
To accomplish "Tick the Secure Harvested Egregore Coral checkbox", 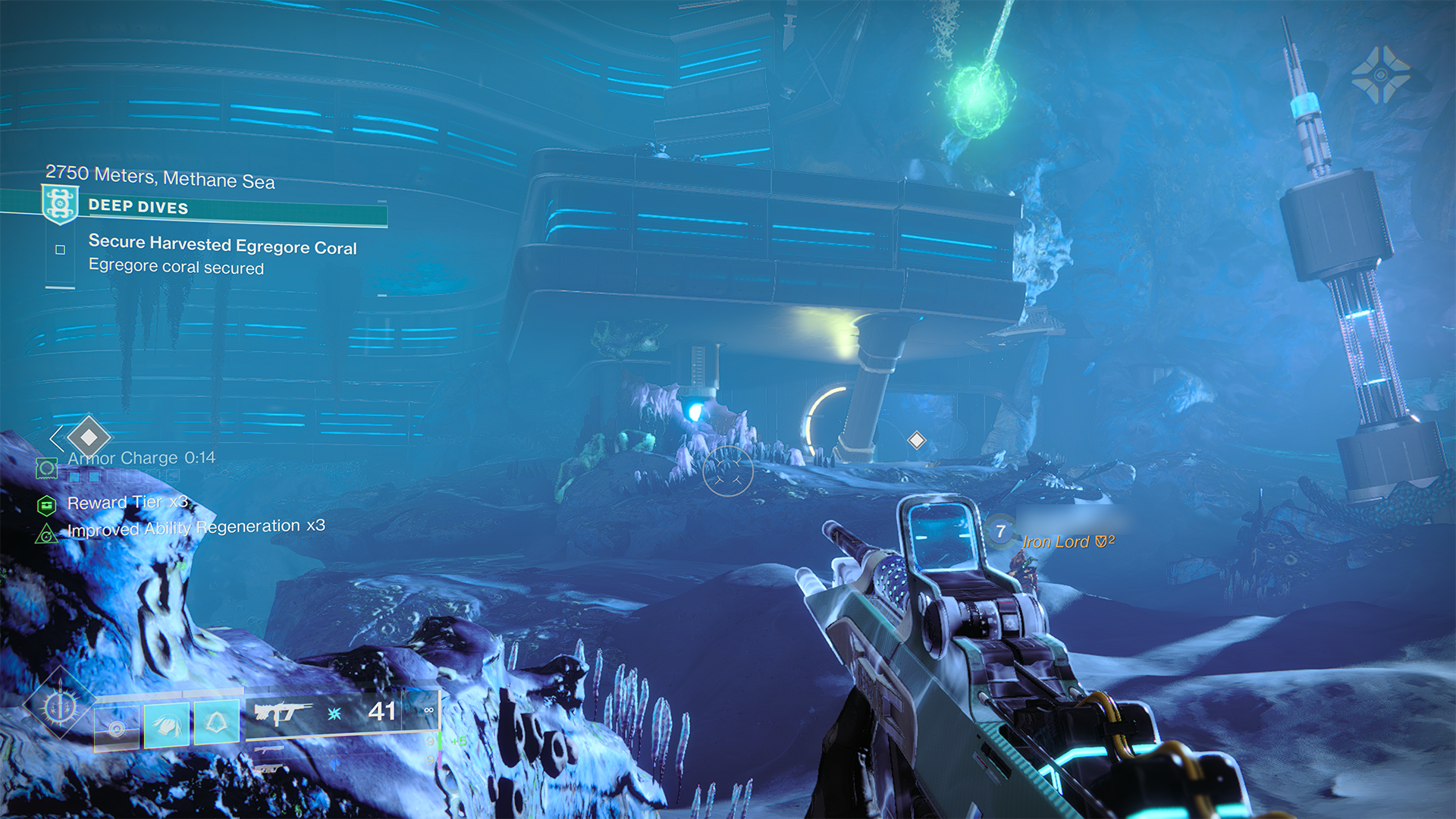I will point(61,249).
